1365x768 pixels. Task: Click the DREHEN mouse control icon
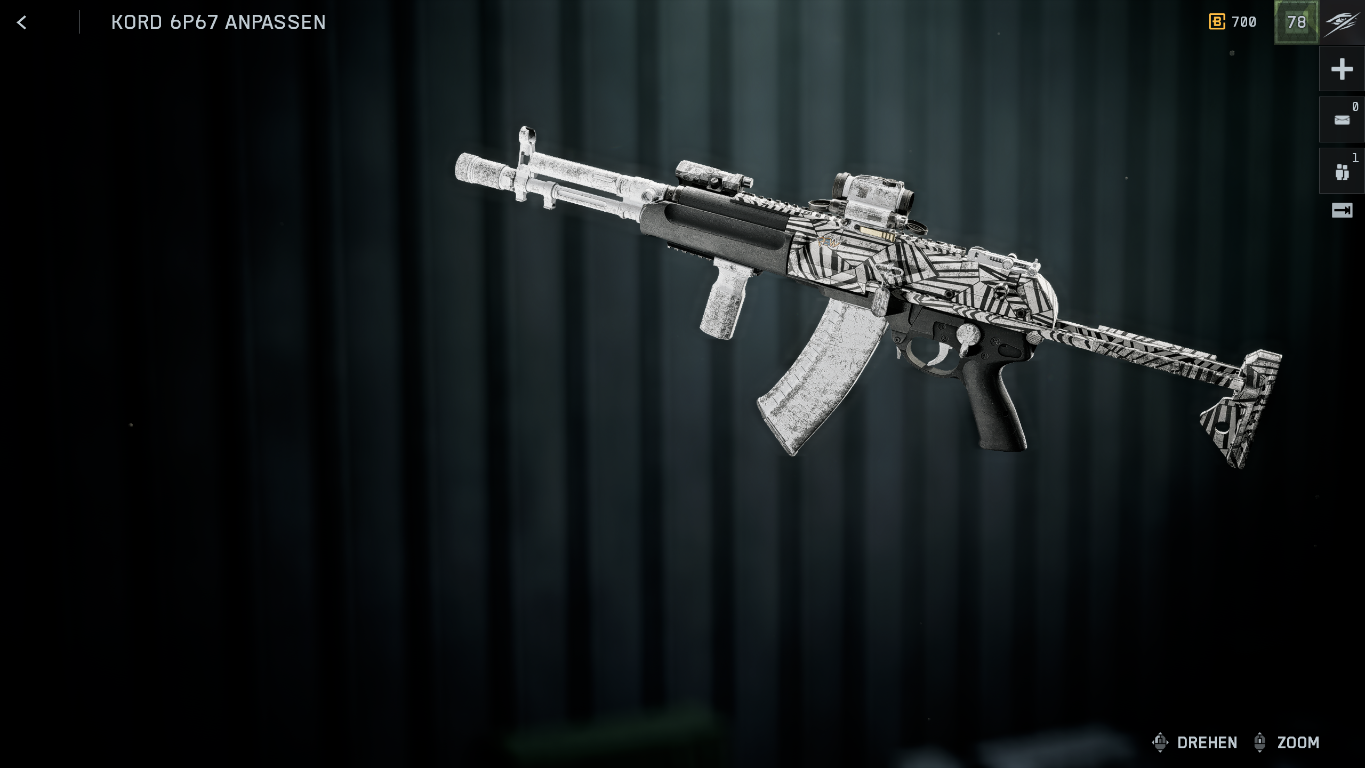pyautogui.click(x=1160, y=742)
